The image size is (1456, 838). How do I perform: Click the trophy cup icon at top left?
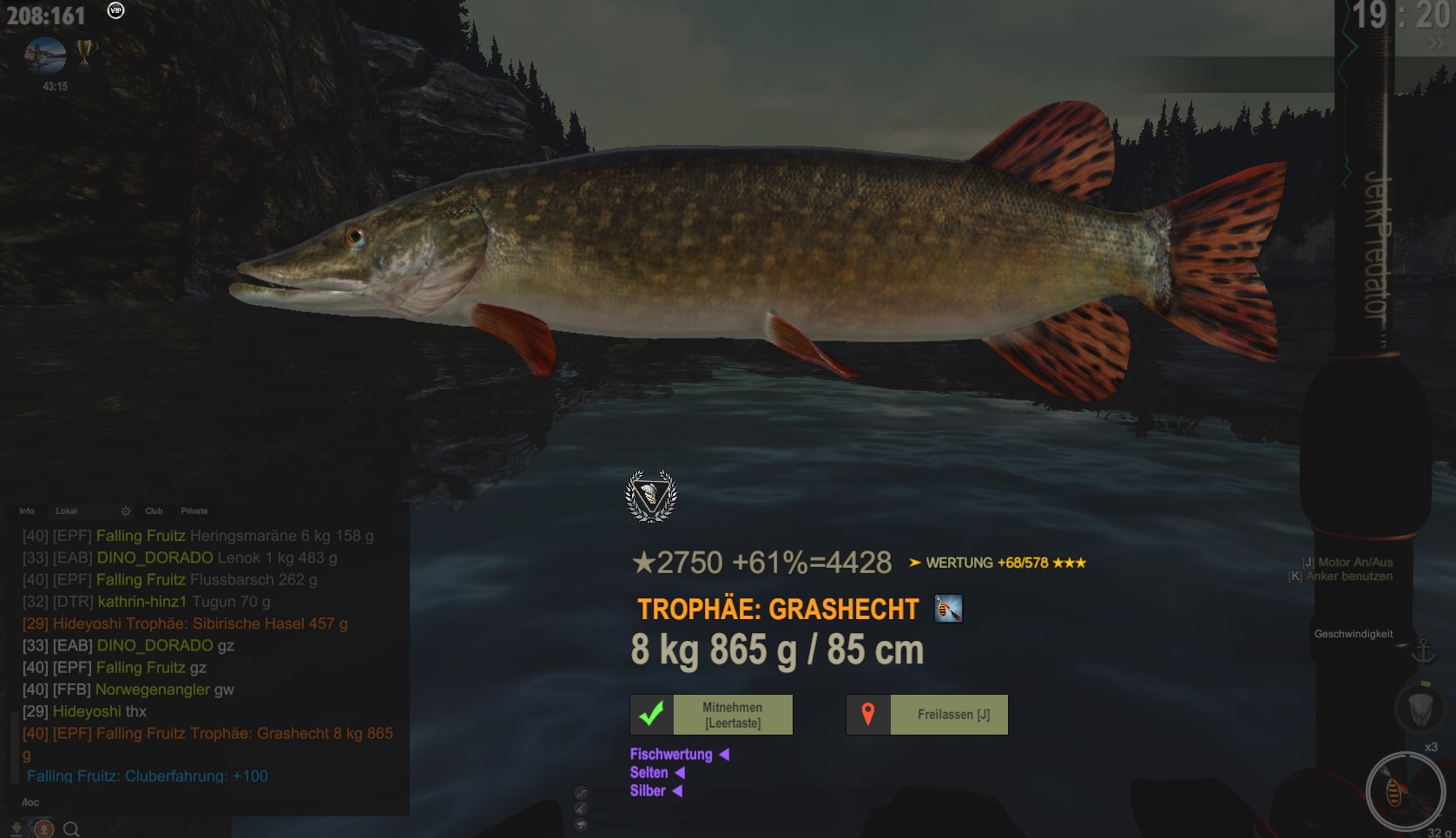(x=85, y=53)
